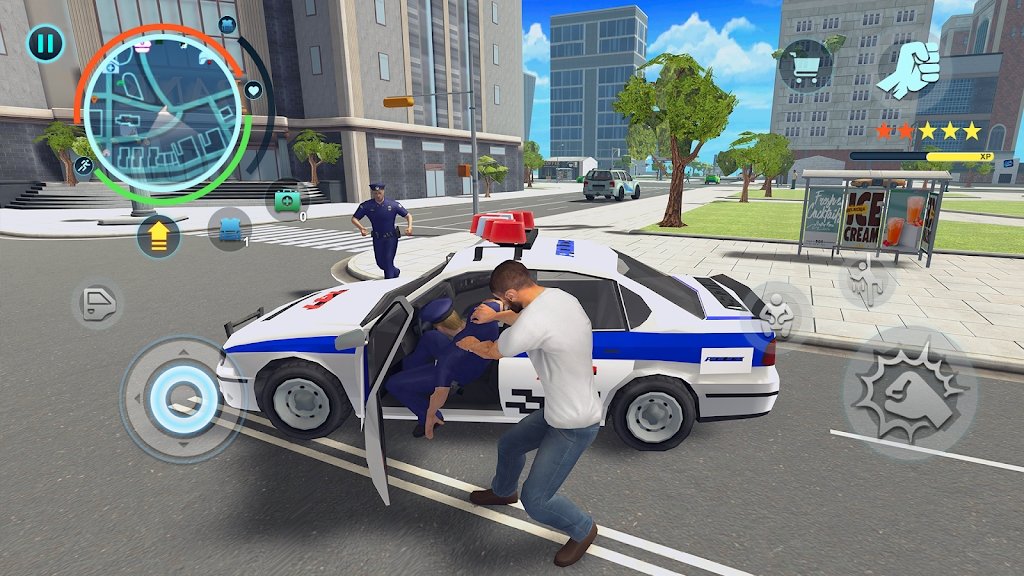Pause the game with the pause button
This screenshot has height=576, width=1024.
45,43
